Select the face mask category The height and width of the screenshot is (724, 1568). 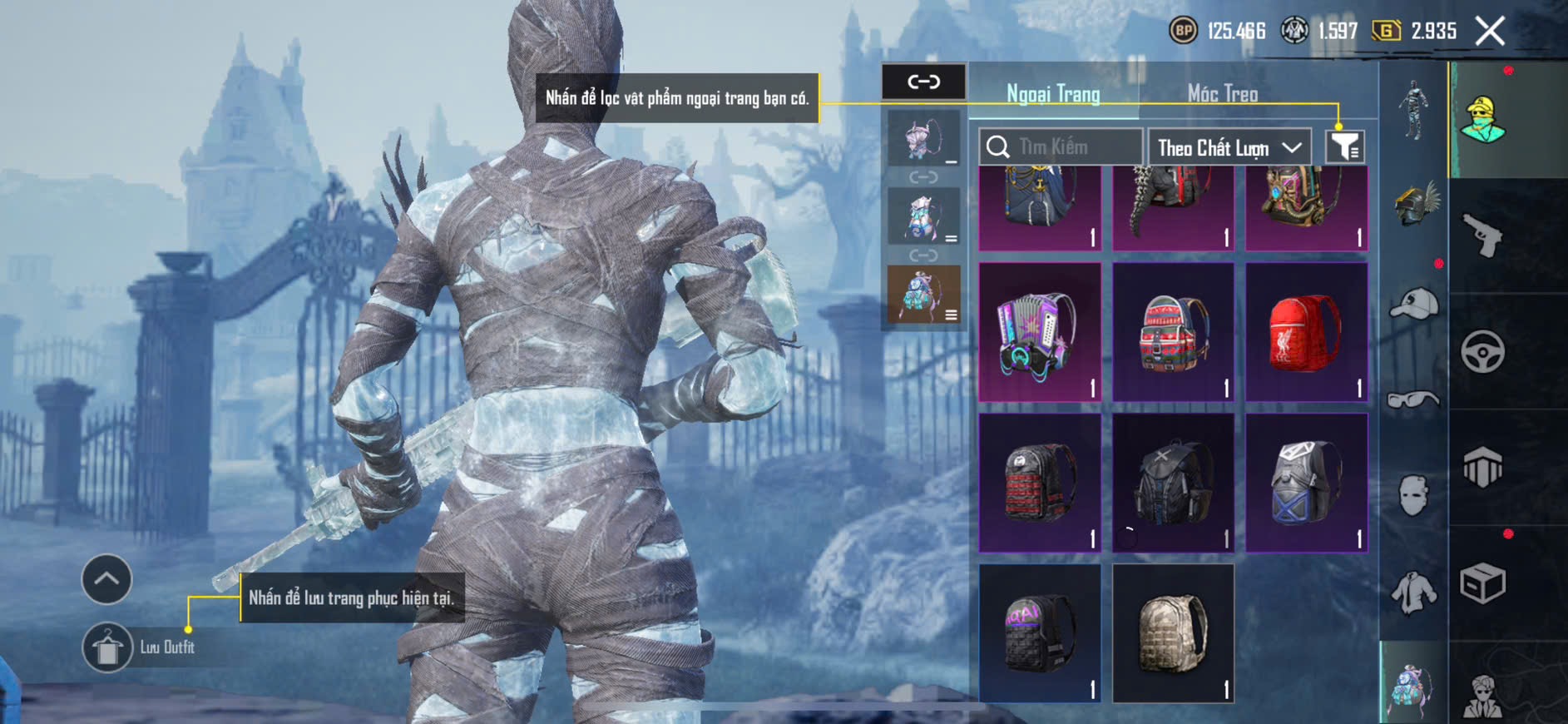[x=1414, y=496]
